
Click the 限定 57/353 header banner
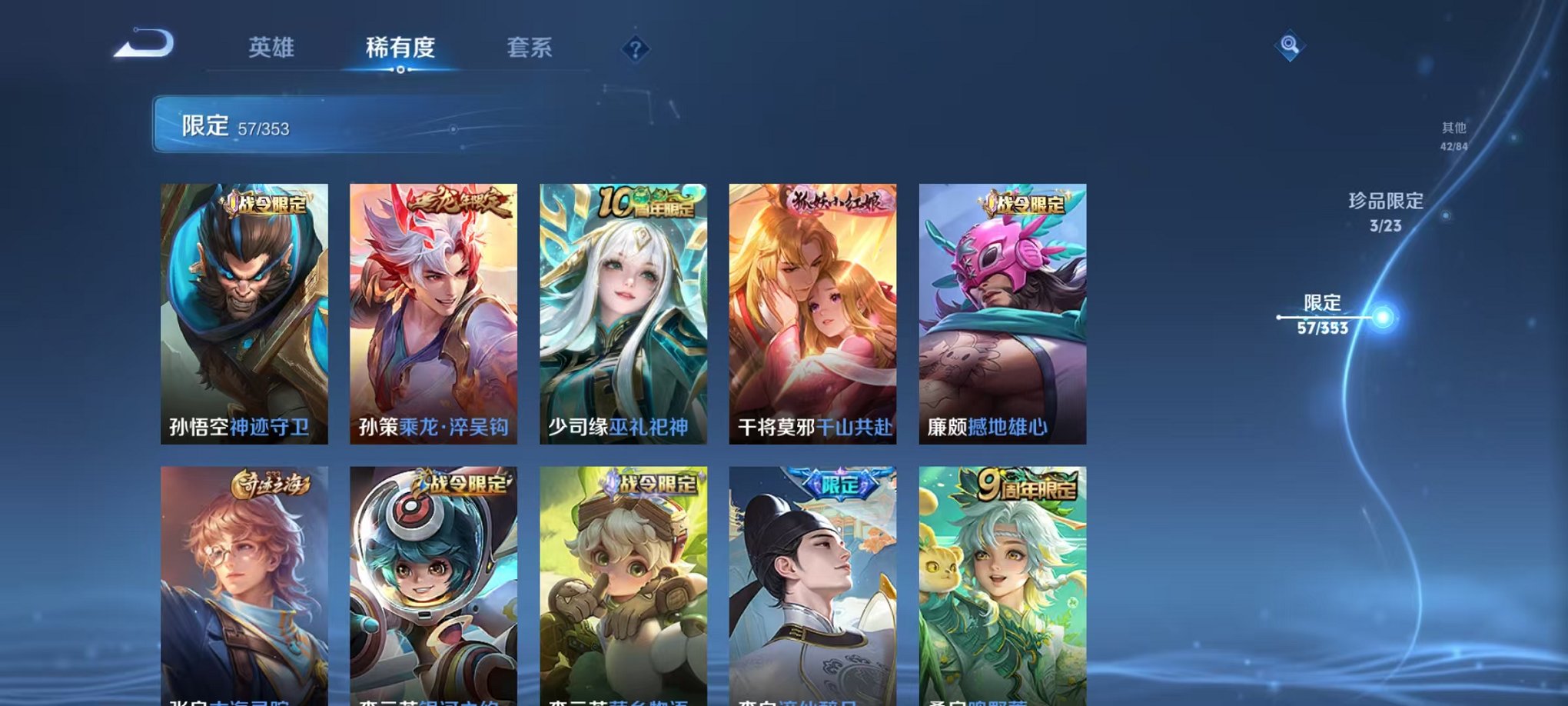[307, 125]
